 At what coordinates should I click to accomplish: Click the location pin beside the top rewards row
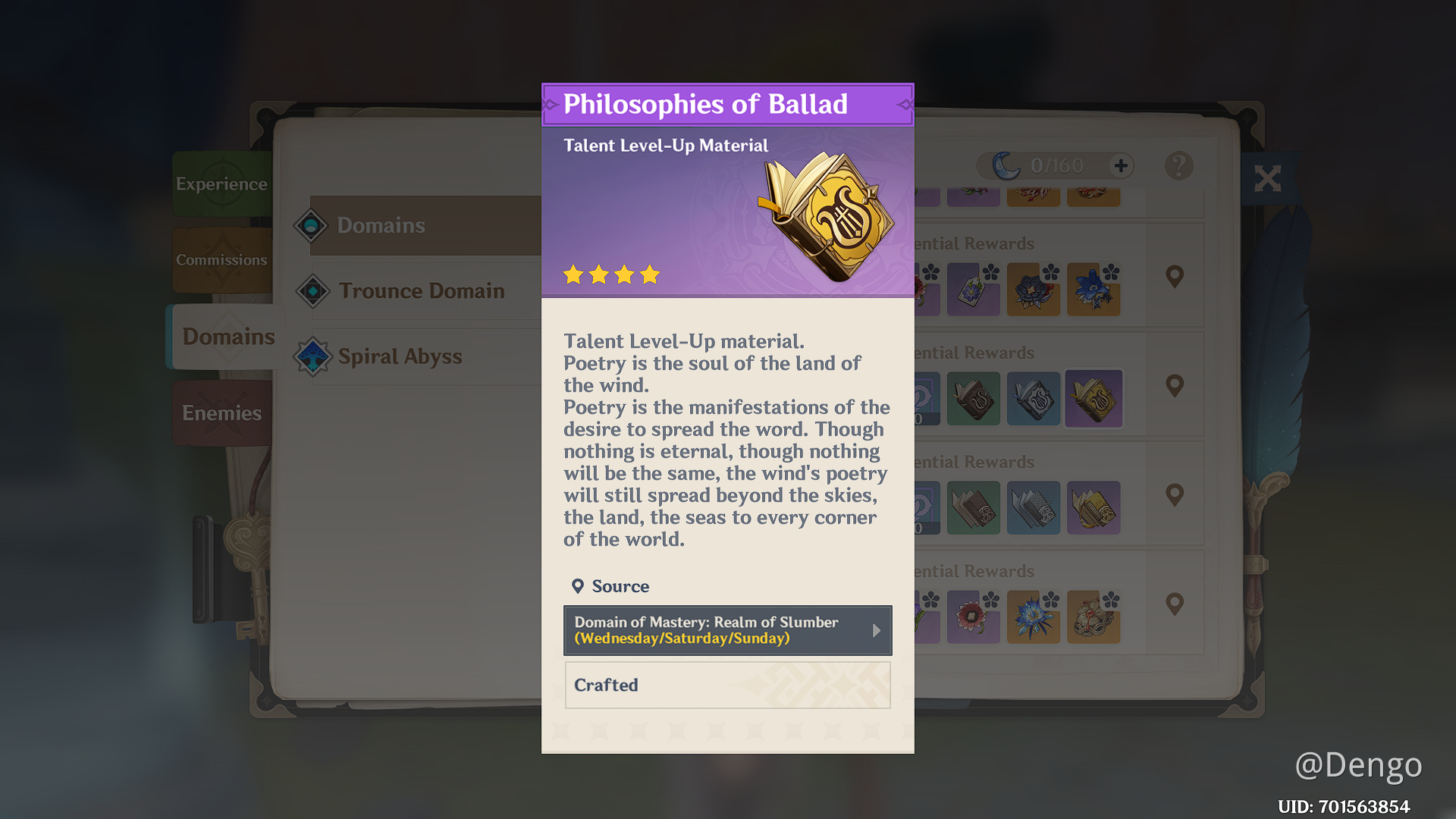coord(1175,275)
